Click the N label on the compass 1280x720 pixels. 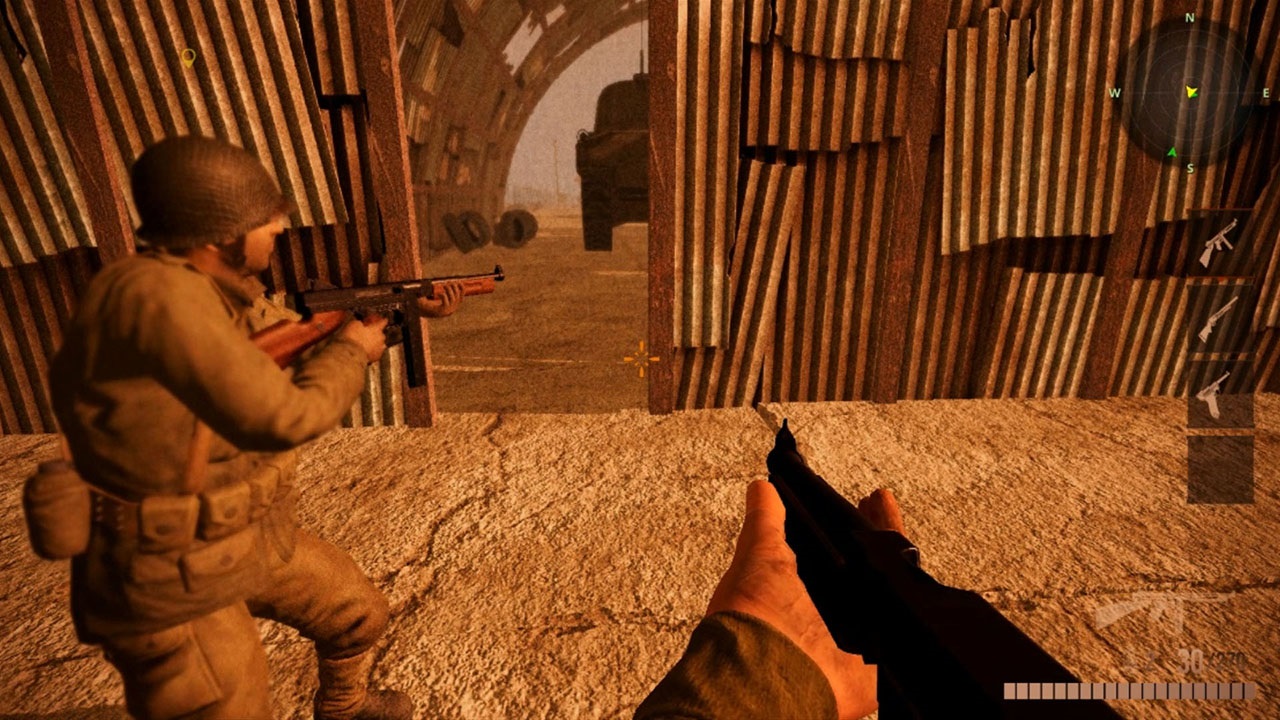[1188, 15]
